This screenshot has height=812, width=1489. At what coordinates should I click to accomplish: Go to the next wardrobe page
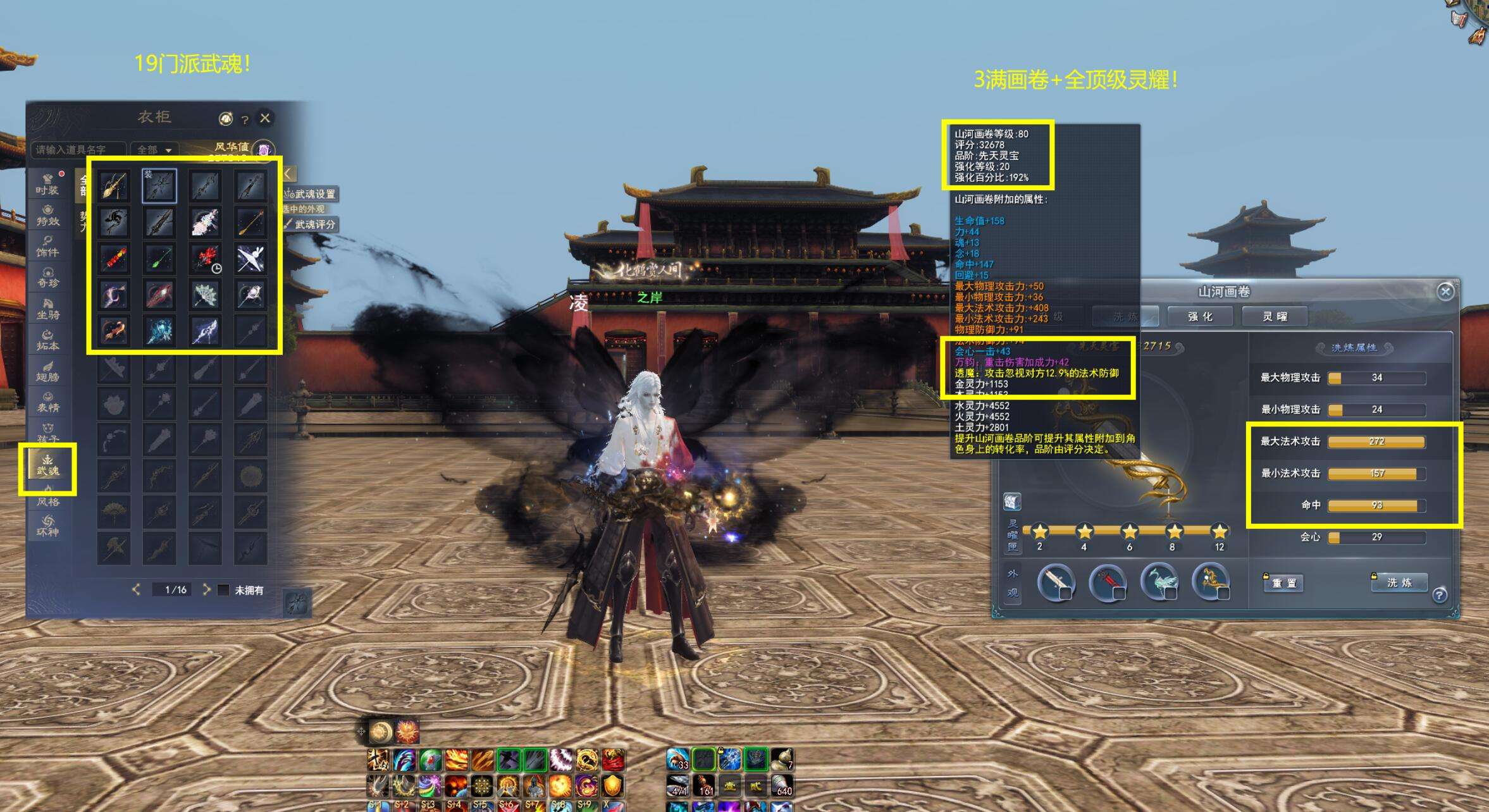click(x=206, y=589)
